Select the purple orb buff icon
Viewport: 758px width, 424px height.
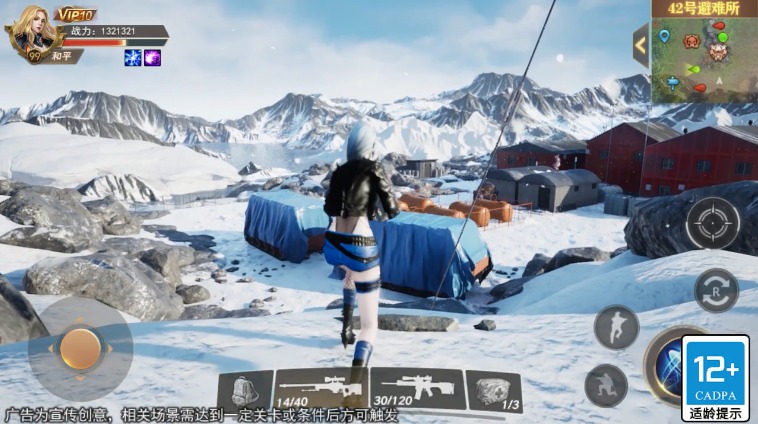[x=152, y=58]
